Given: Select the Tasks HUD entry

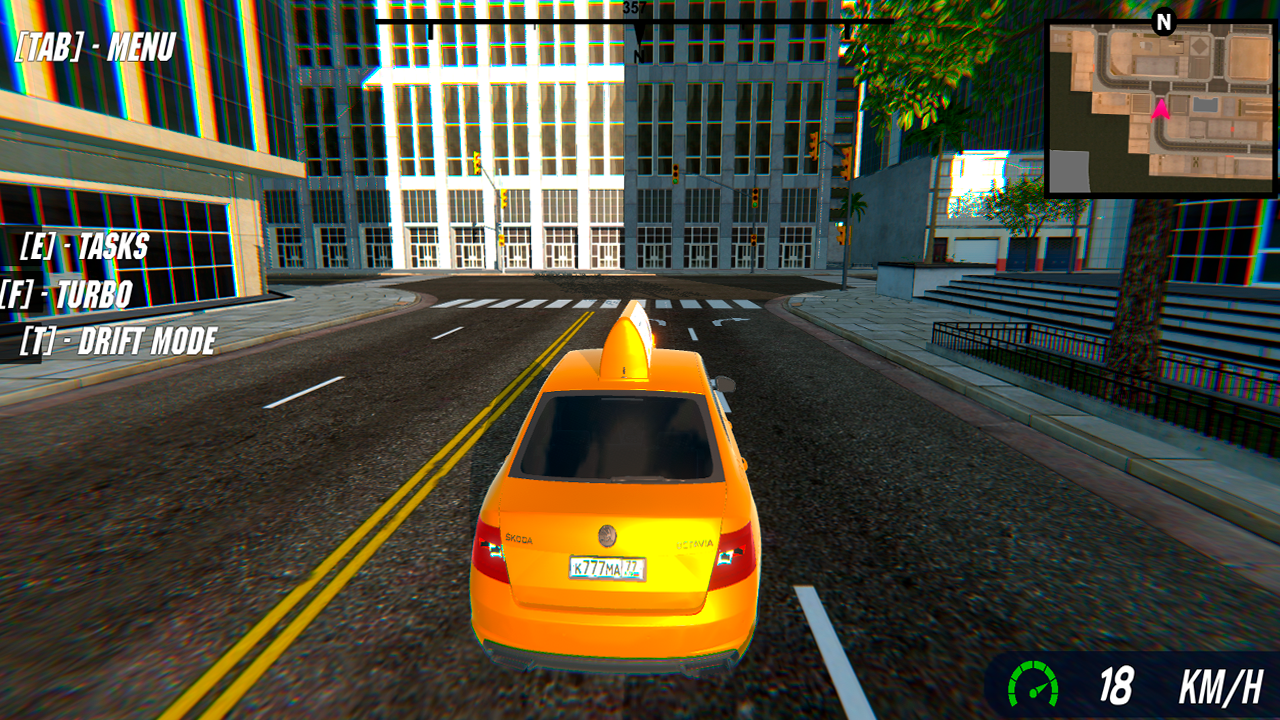Looking at the screenshot, I should click(x=85, y=247).
